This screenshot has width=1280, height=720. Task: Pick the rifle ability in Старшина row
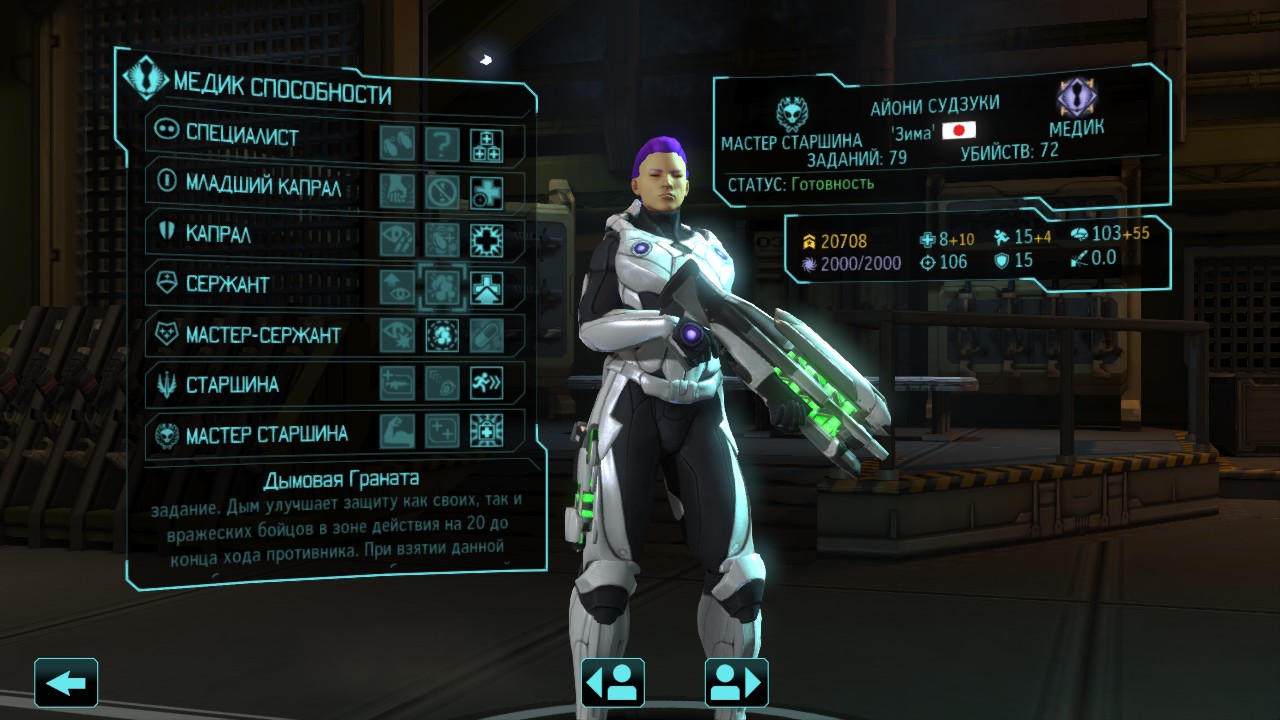click(x=397, y=383)
